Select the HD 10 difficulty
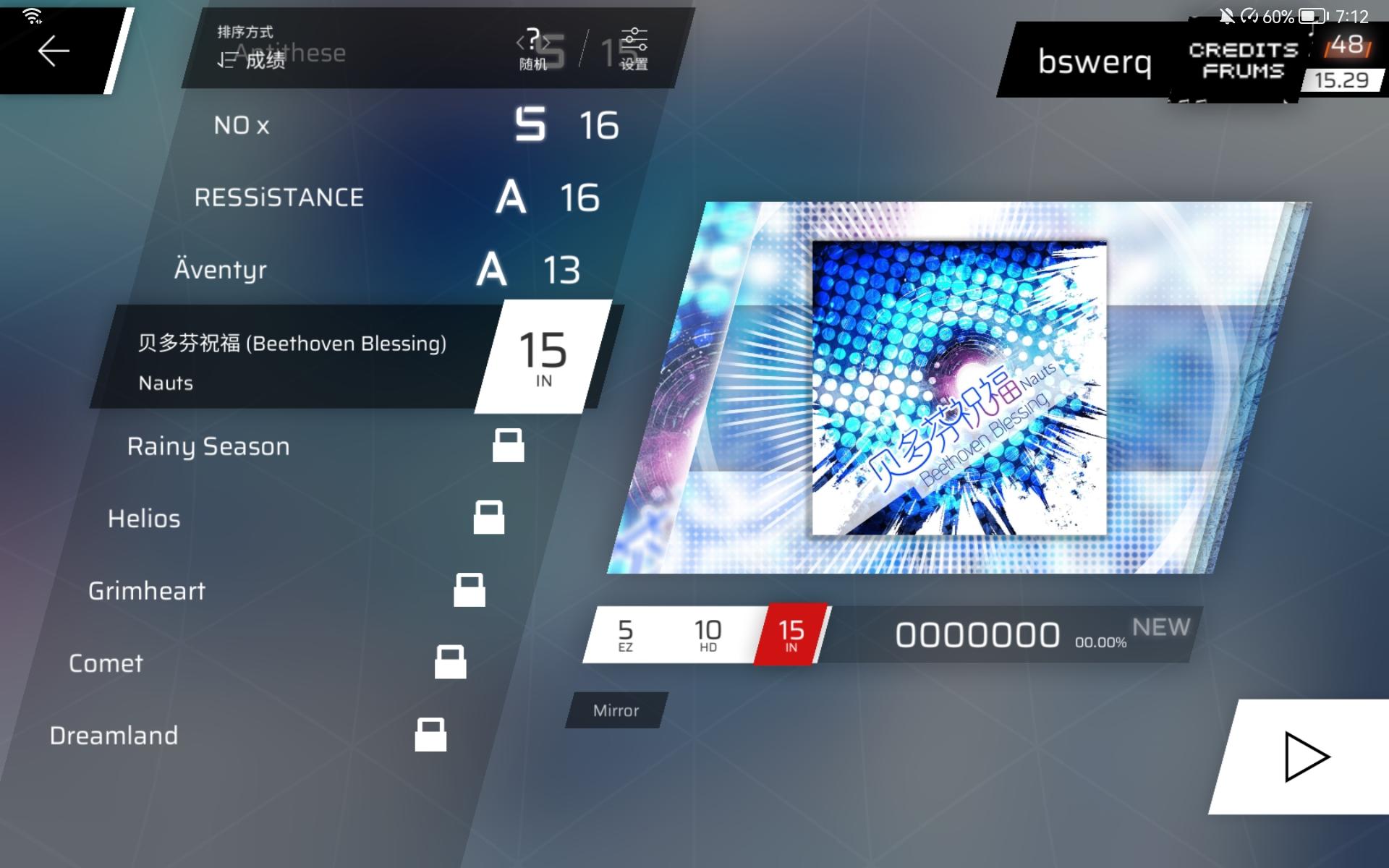1389x868 pixels. (x=707, y=634)
